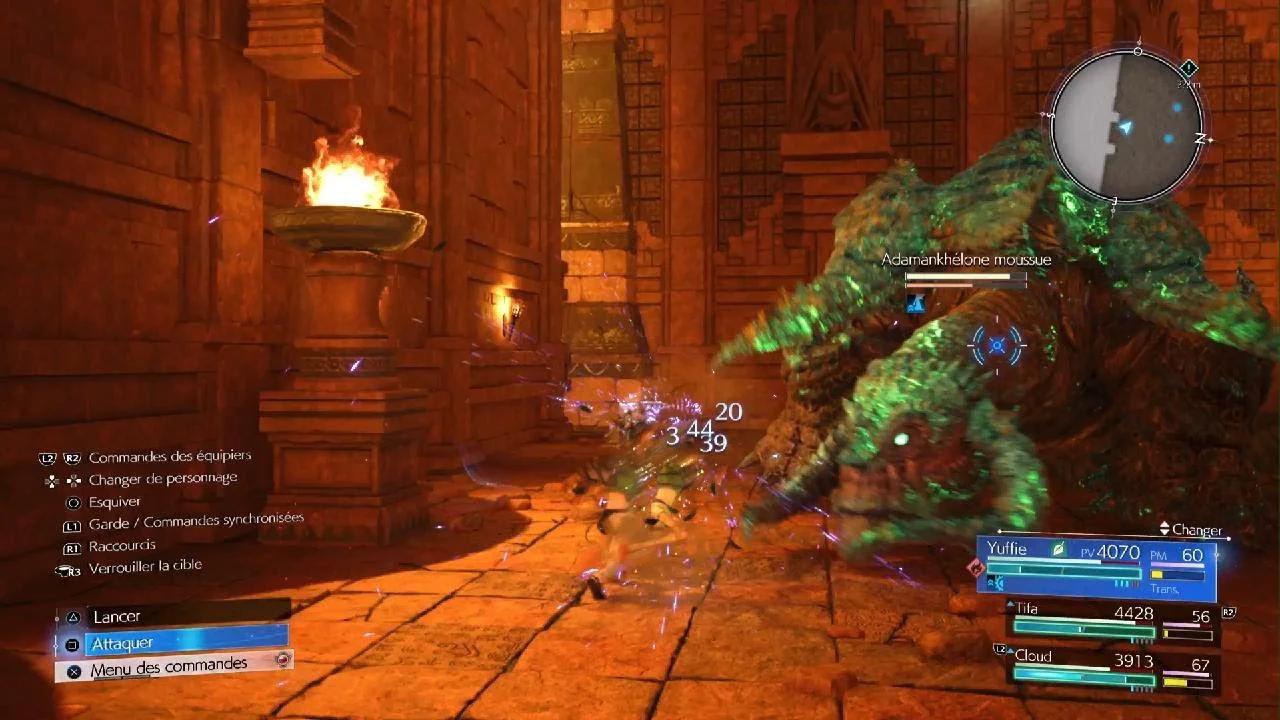The height and width of the screenshot is (720, 1280).
Task: Click the red debuff icon left of Yuffie's panel
Action: point(975,567)
